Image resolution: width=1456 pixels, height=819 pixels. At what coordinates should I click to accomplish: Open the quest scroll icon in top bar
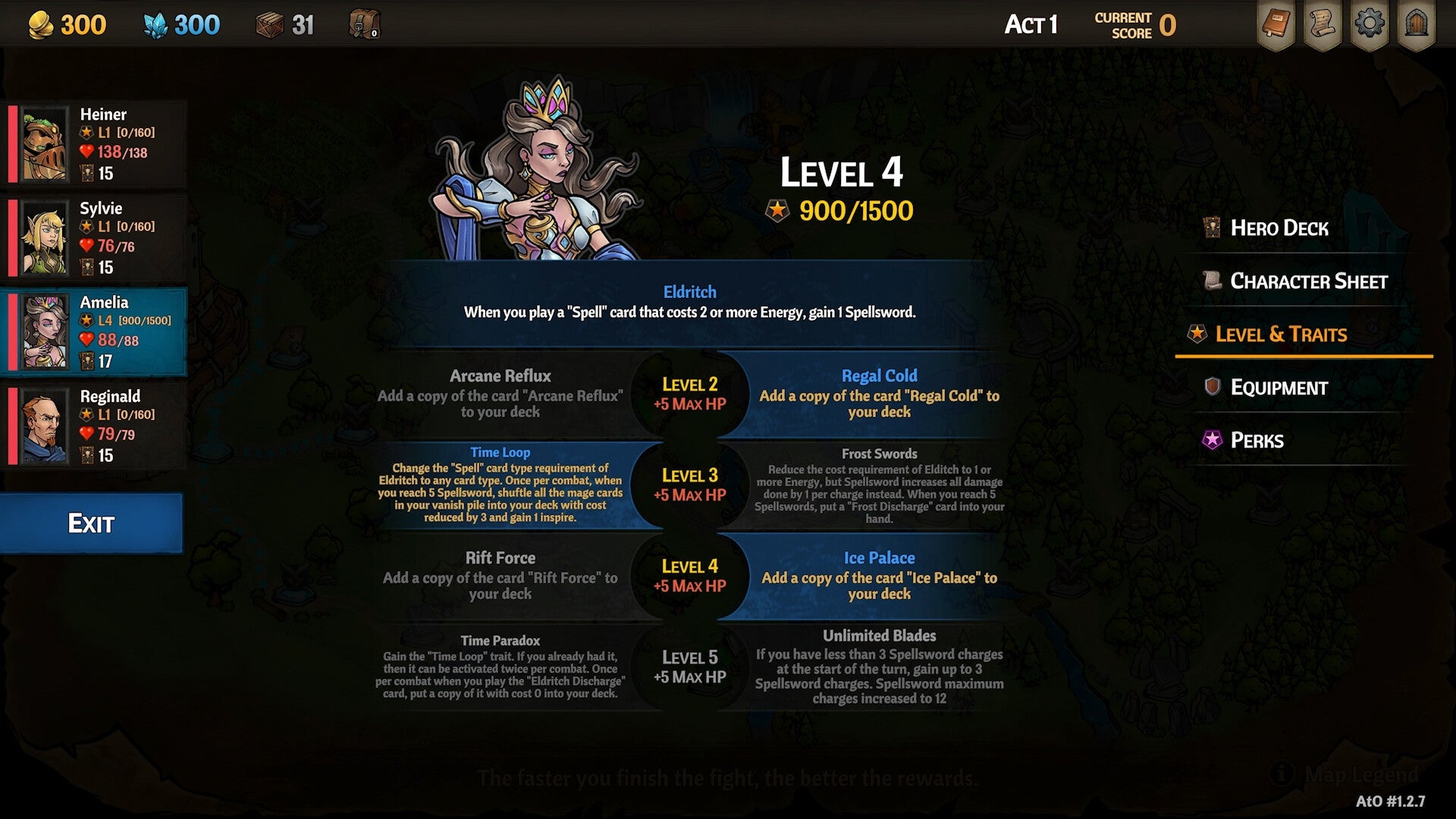[1323, 24]
